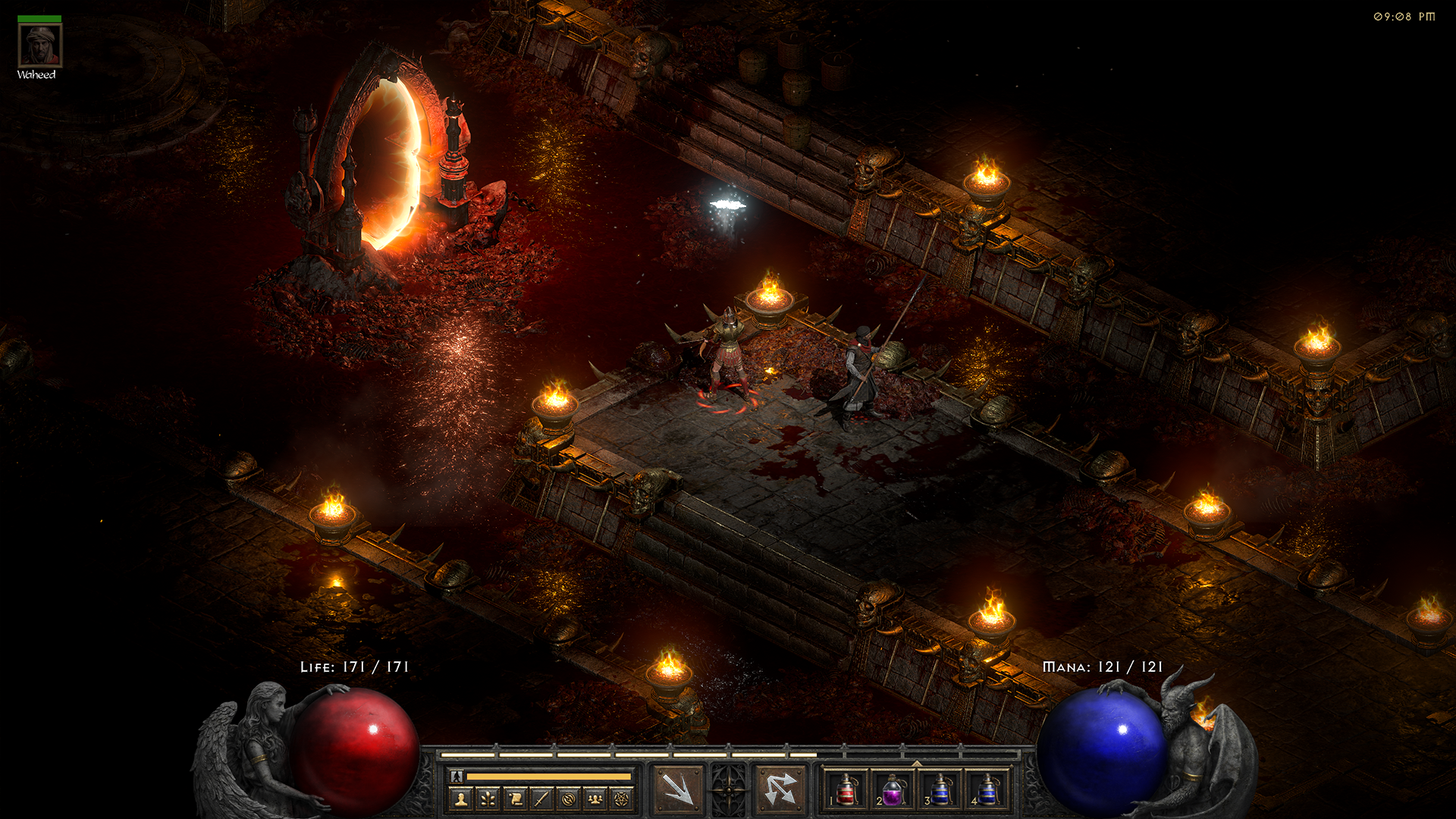Open inventory with the sword button
This screenshot has height=819, width=1456.
click(x=542, y=799)
